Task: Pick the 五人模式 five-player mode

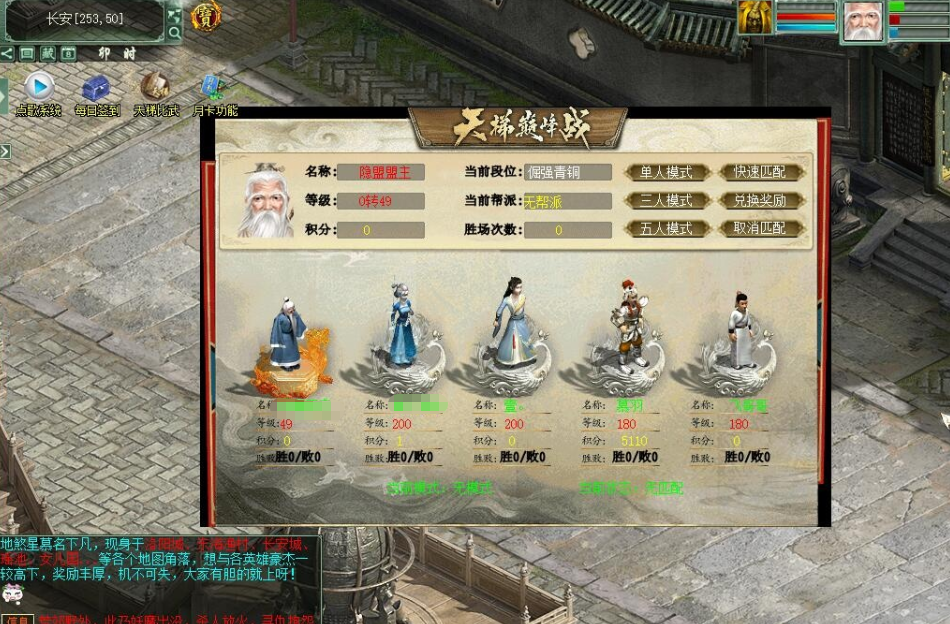Action: (665, 228)
